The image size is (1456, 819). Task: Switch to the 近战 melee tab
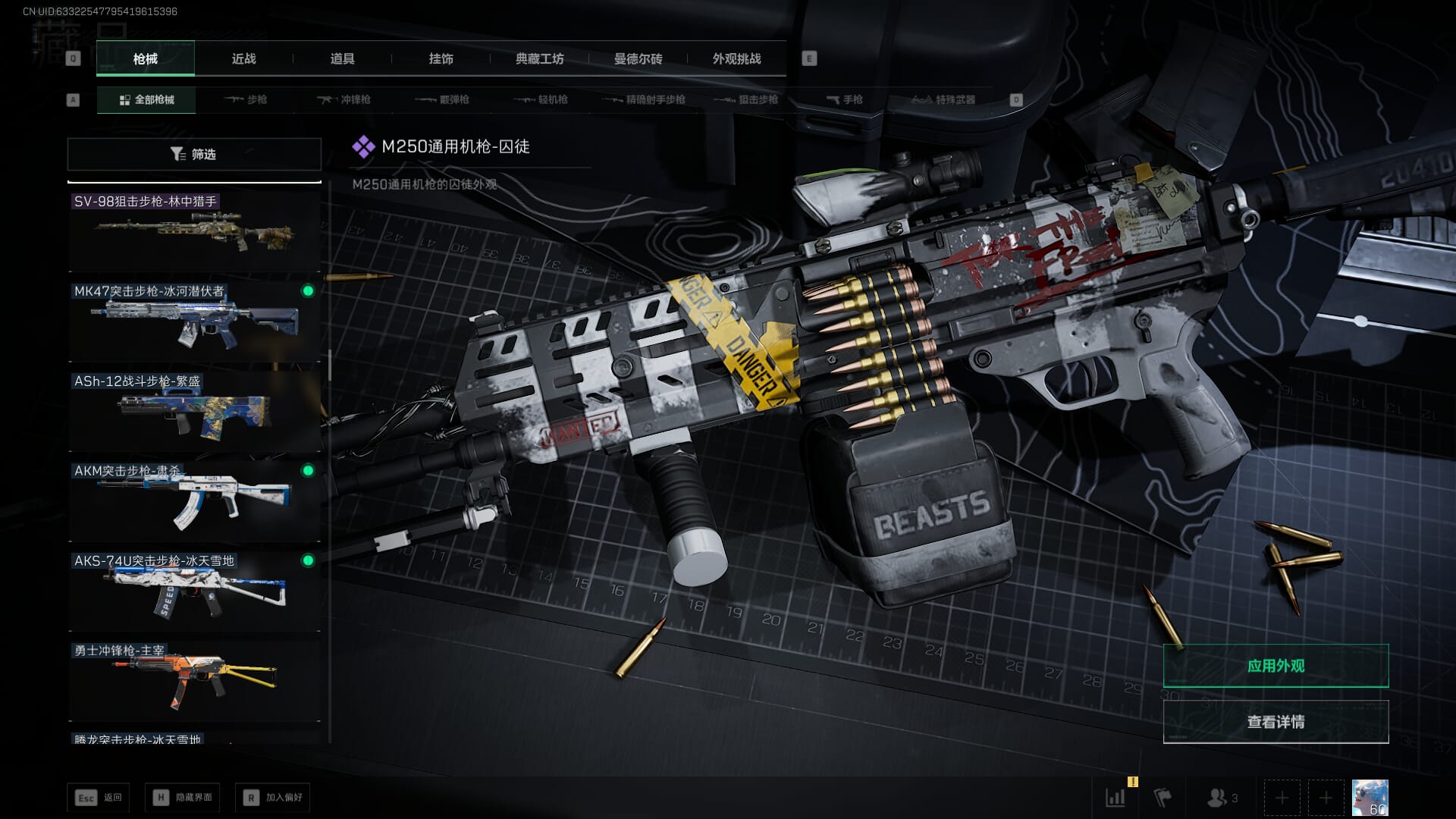pyautogui.click(x=243, y=58)
